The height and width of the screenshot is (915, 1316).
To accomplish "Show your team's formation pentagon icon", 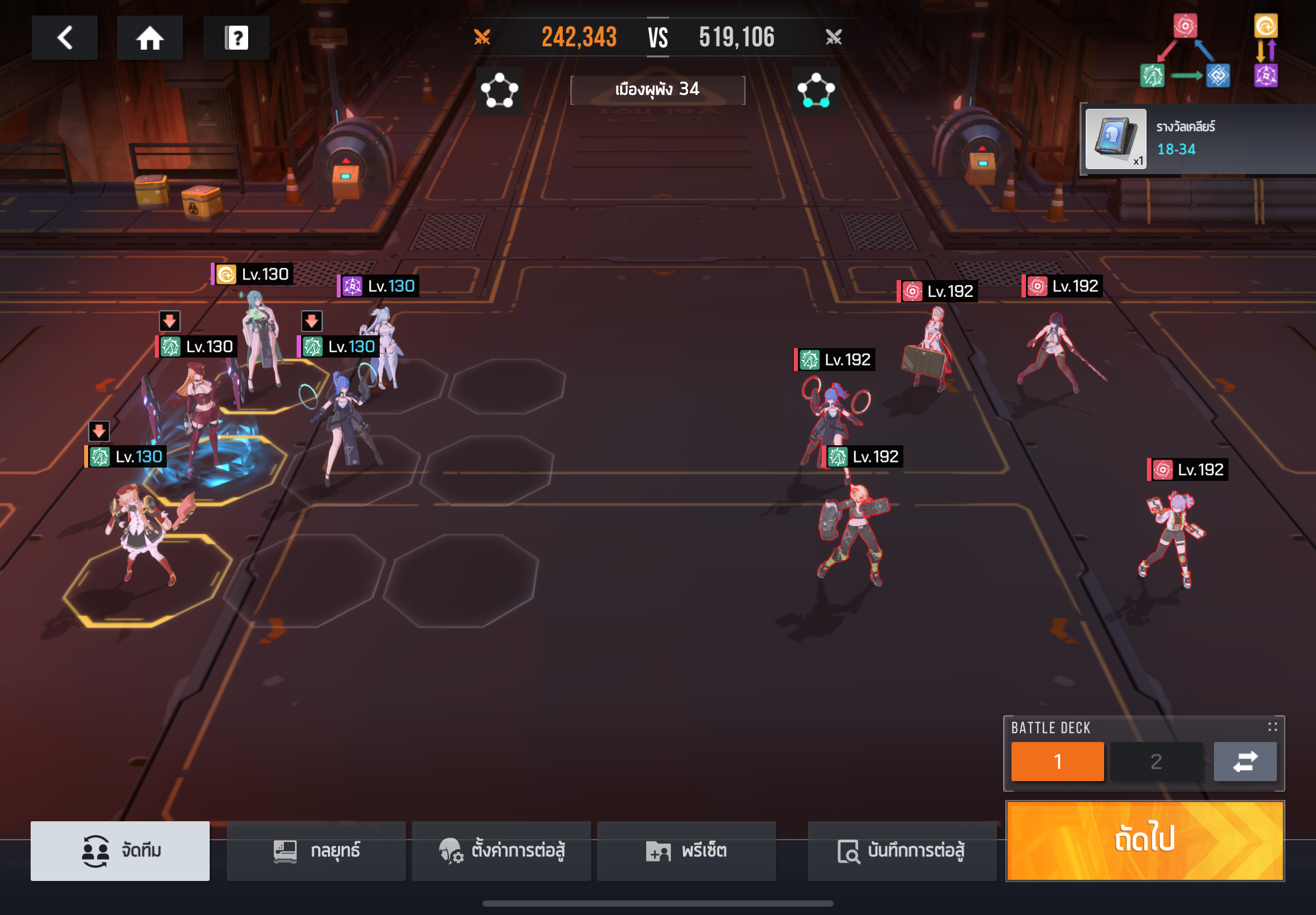I will 499,90.
